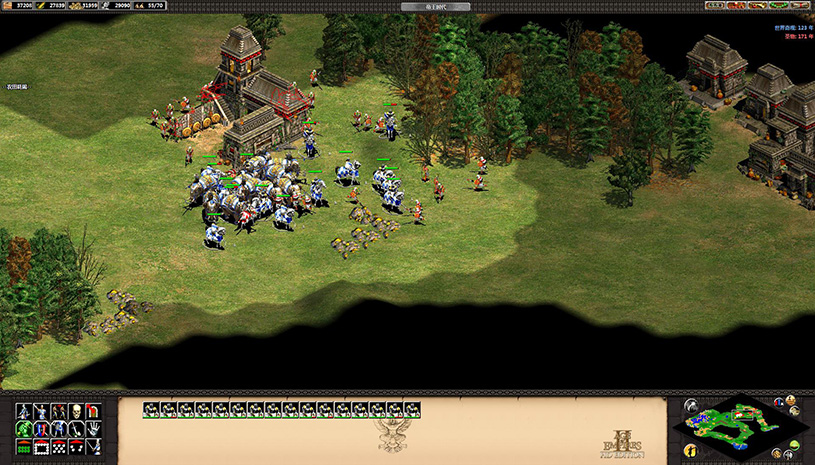Select the last unit portrait in the group

coord(411,409)
